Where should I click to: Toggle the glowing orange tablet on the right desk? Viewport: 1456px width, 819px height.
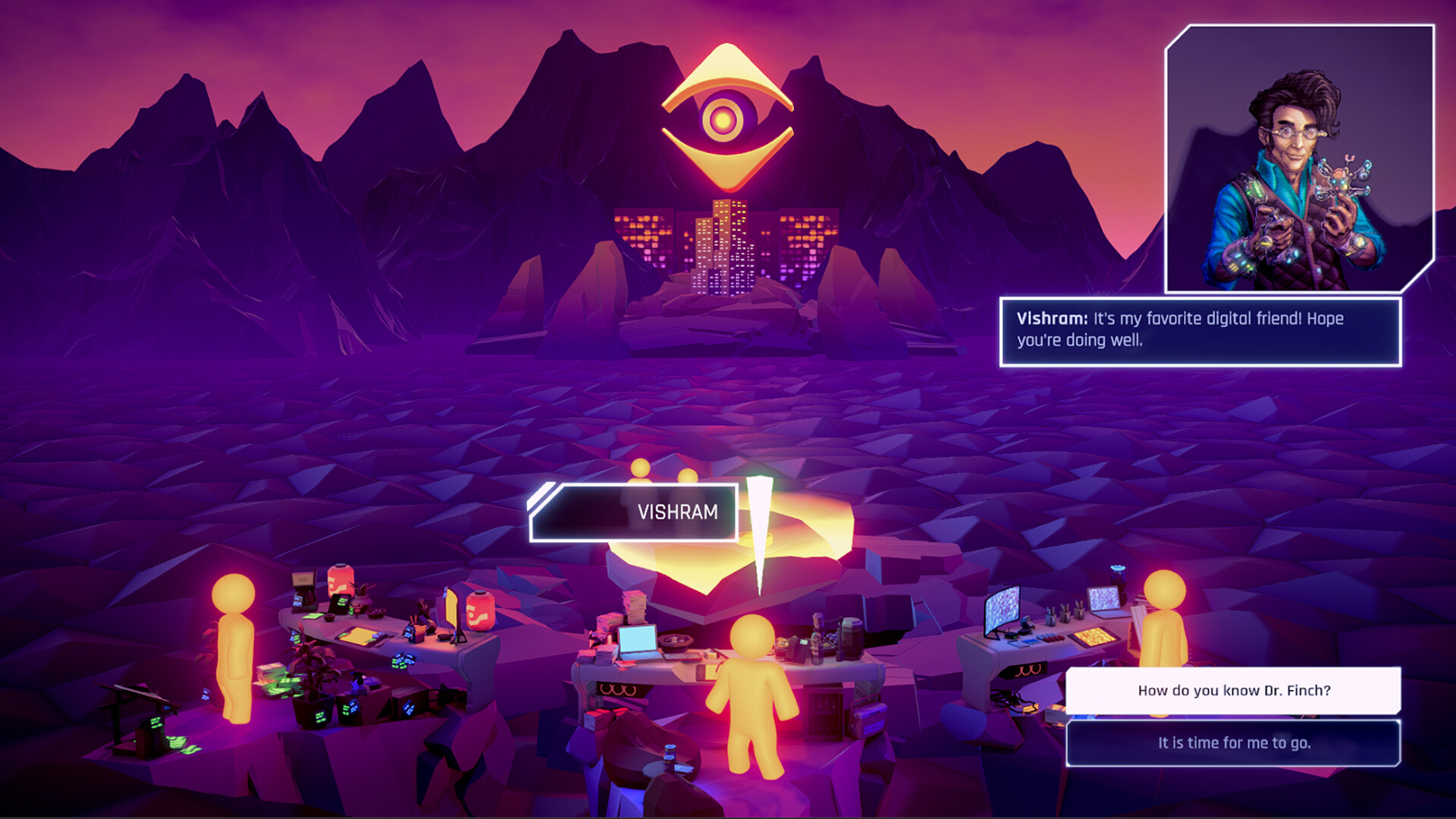1093,635
